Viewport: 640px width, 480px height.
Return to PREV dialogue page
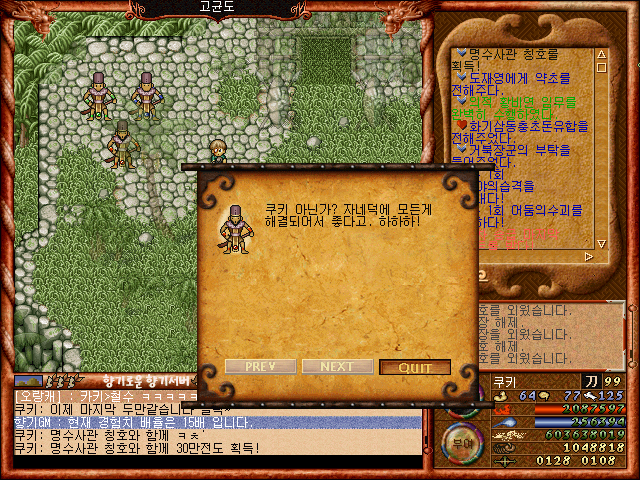click(x=259, y=367)
